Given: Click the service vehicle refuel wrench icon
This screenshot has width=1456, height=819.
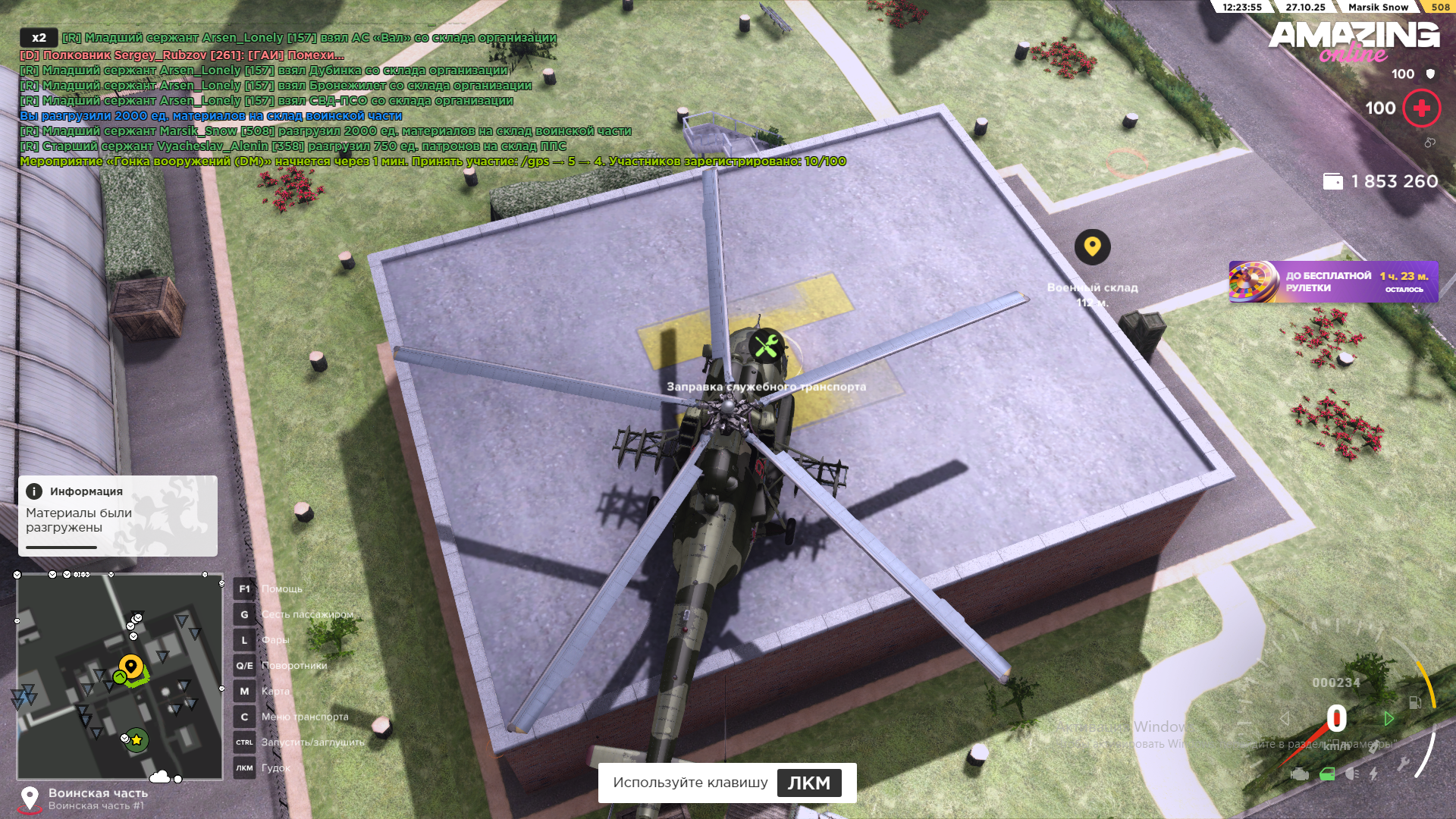Looking at the screenshot, I should (766, 347).
